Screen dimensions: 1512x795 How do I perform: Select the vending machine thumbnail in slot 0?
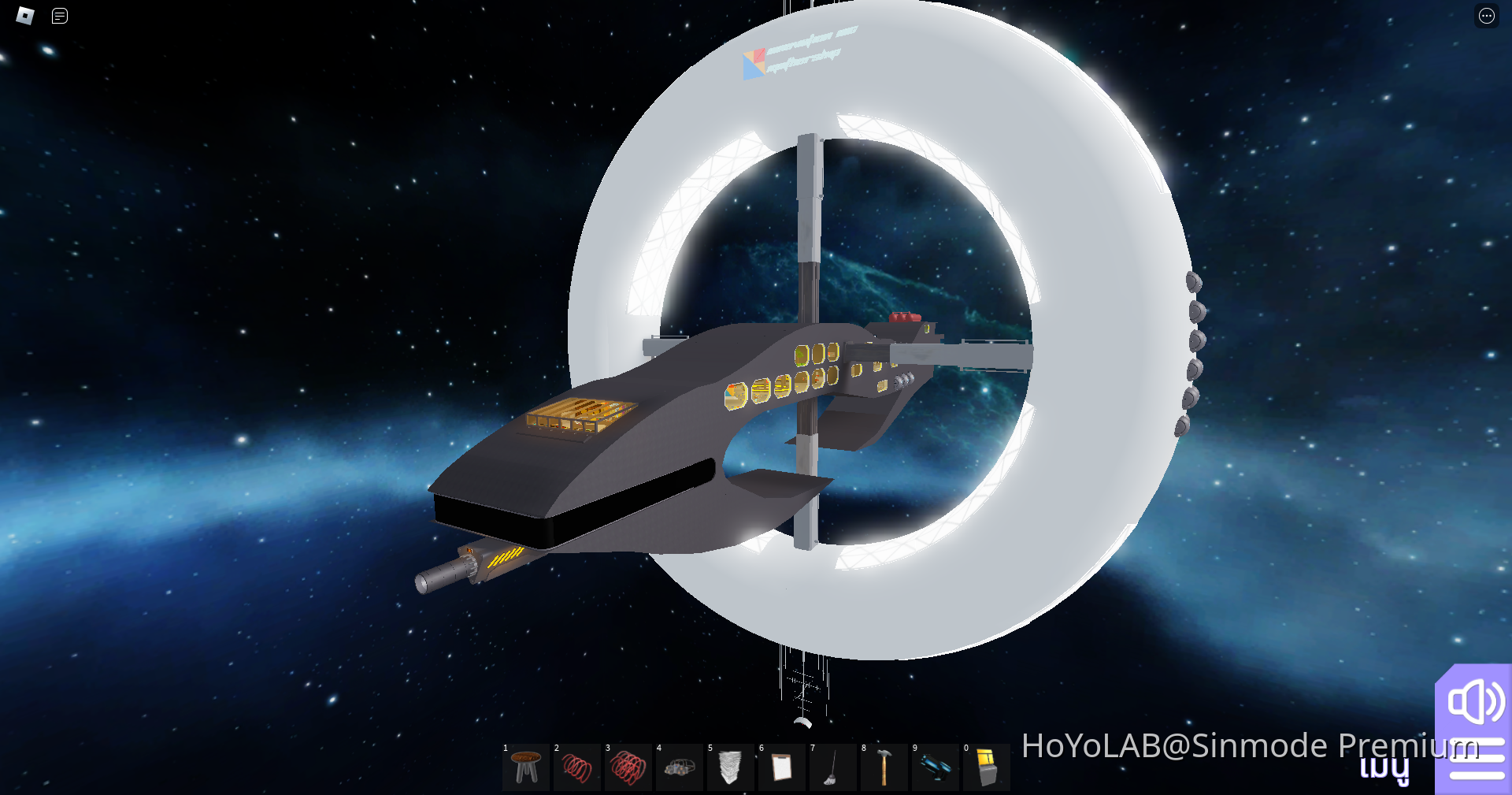pyautogui.click(x=987, y=767)
